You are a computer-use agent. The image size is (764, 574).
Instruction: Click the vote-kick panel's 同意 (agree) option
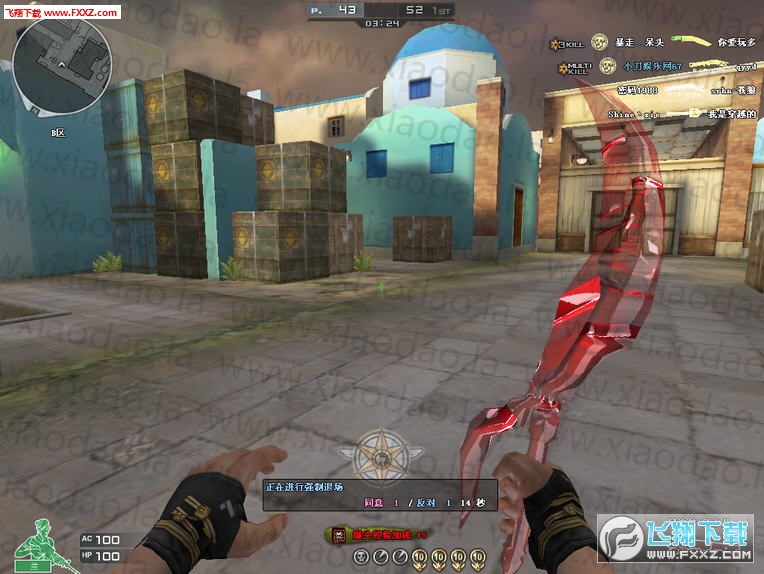tap(374, 502)
